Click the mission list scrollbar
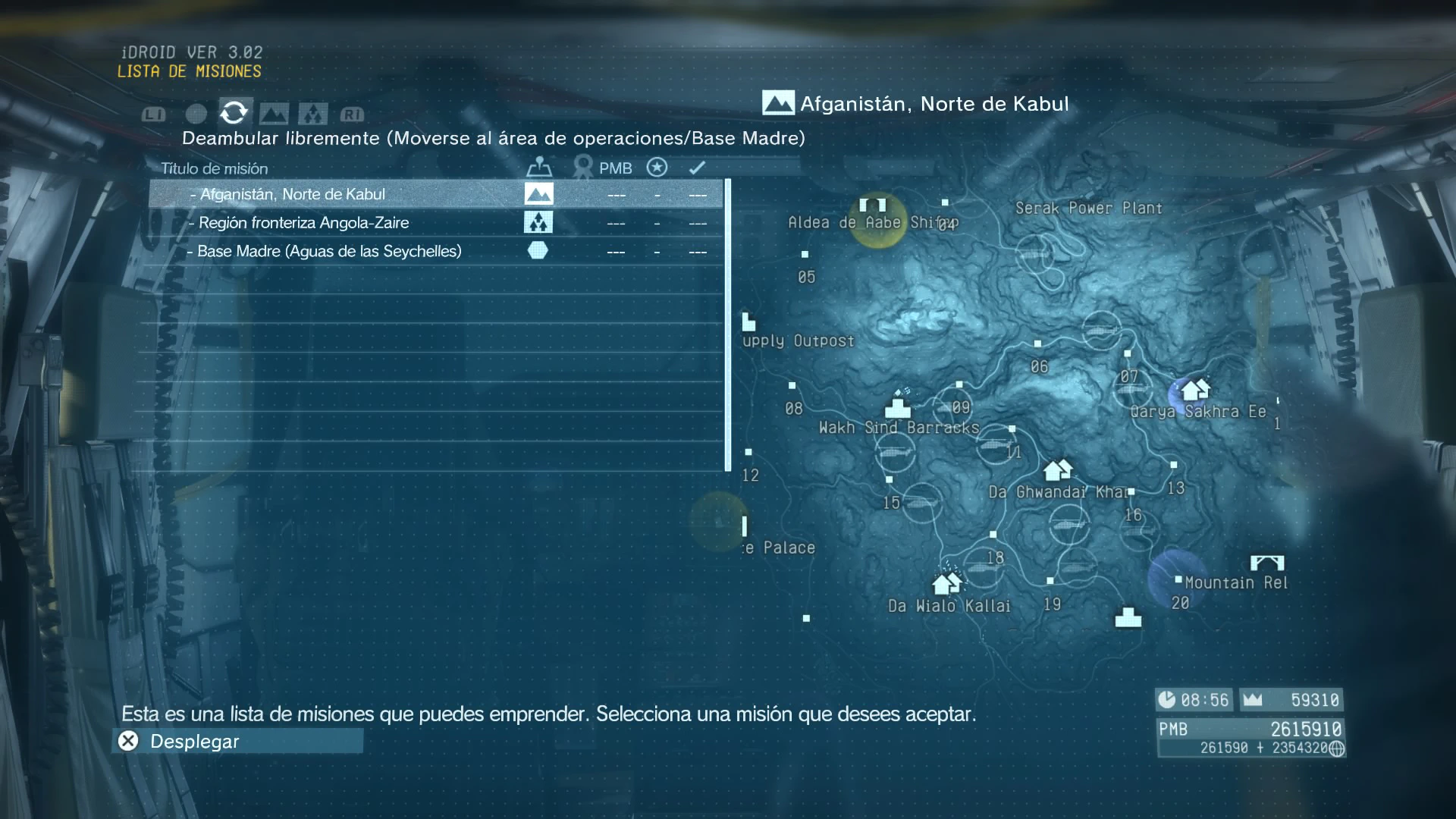Screen dimensions: 1456x819 tap(728, 325)
